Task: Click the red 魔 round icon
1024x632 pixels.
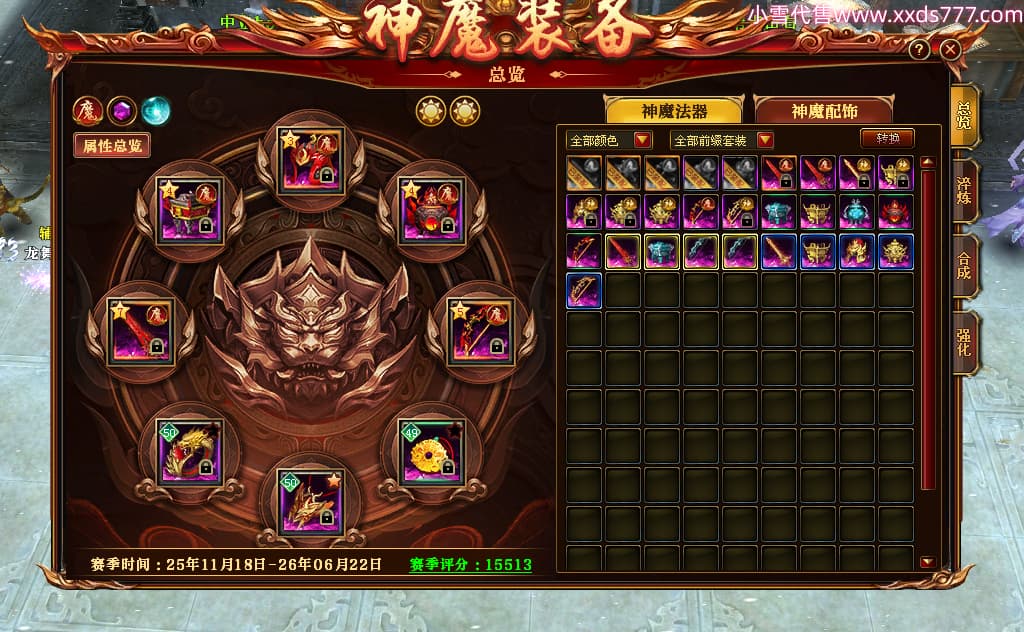Action: pos(87,109)
